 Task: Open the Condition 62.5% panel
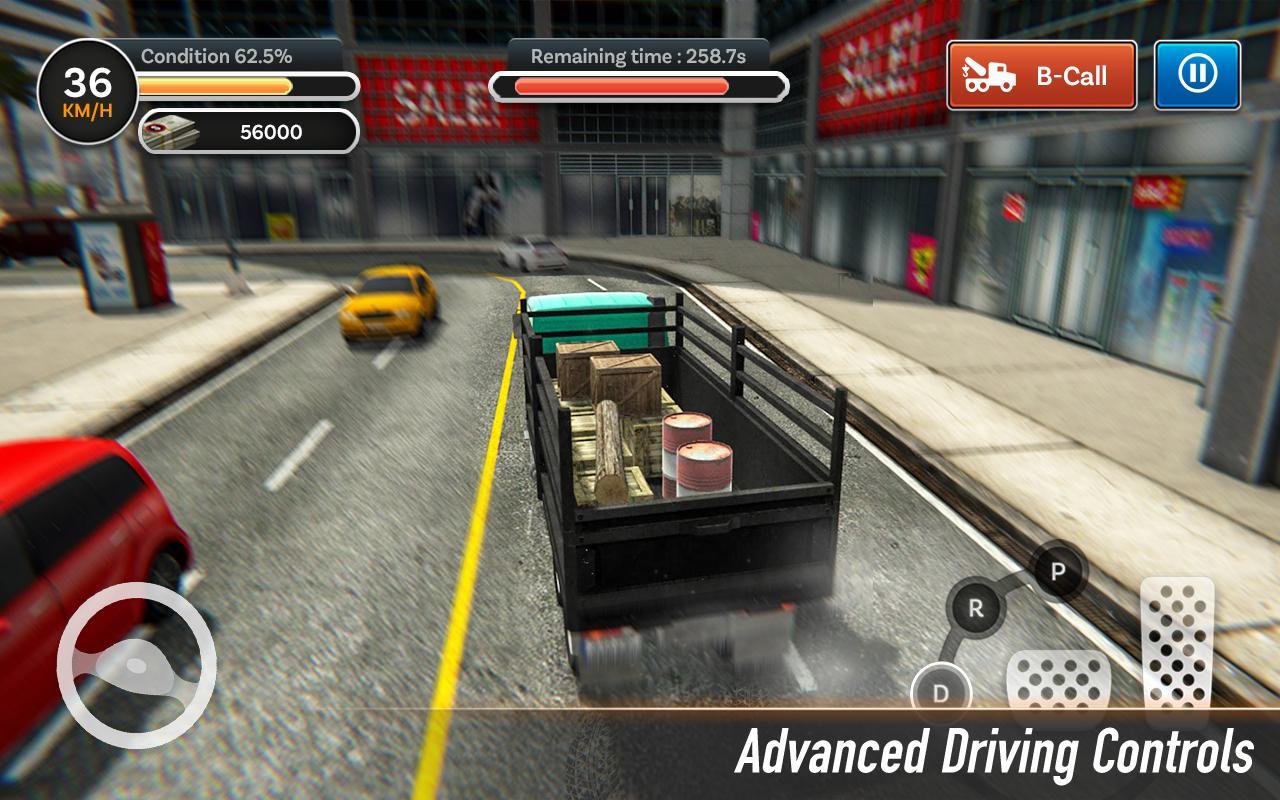[219, 57]
